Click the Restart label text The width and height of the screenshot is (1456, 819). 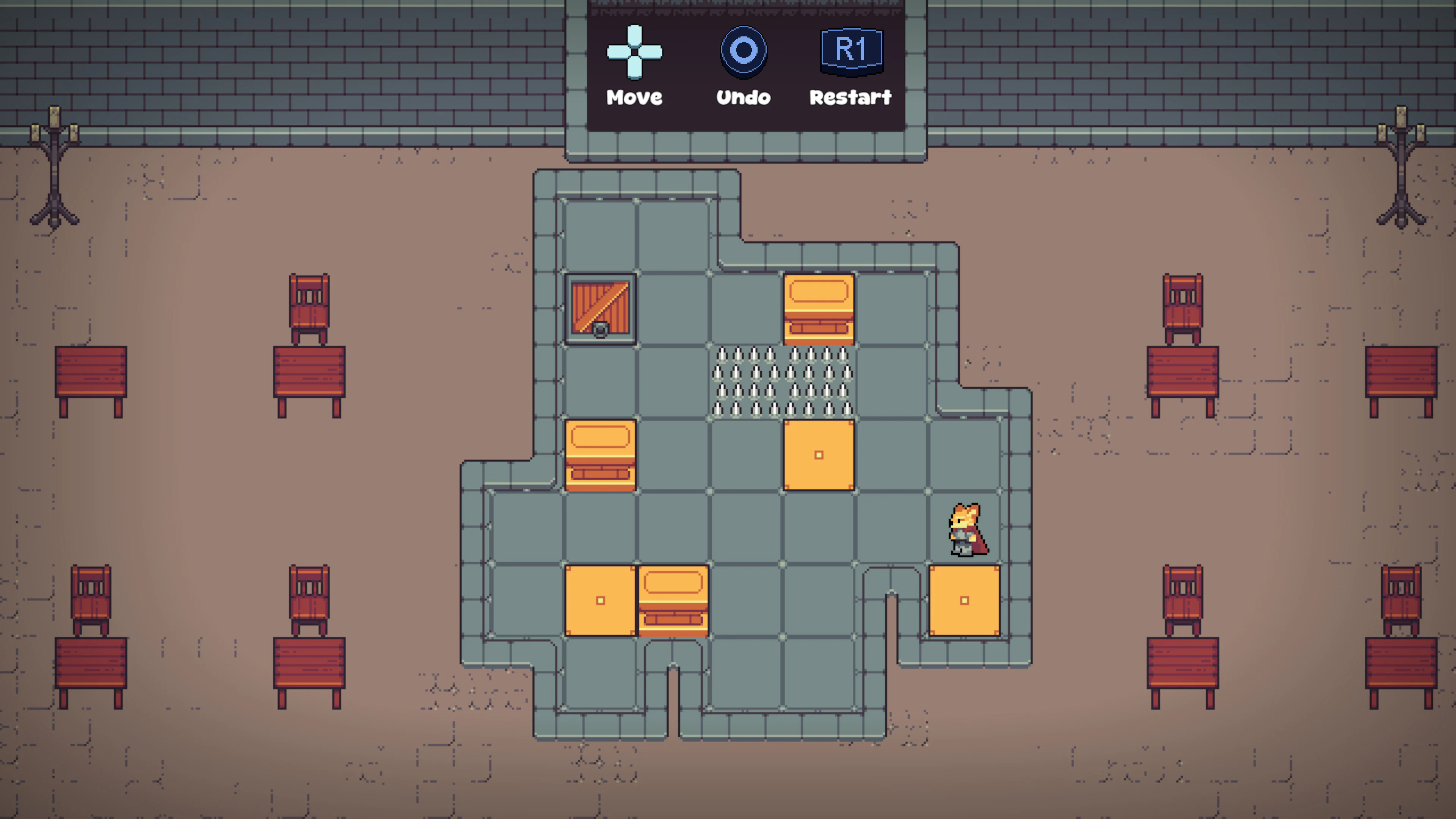click(x=850, y=97)
